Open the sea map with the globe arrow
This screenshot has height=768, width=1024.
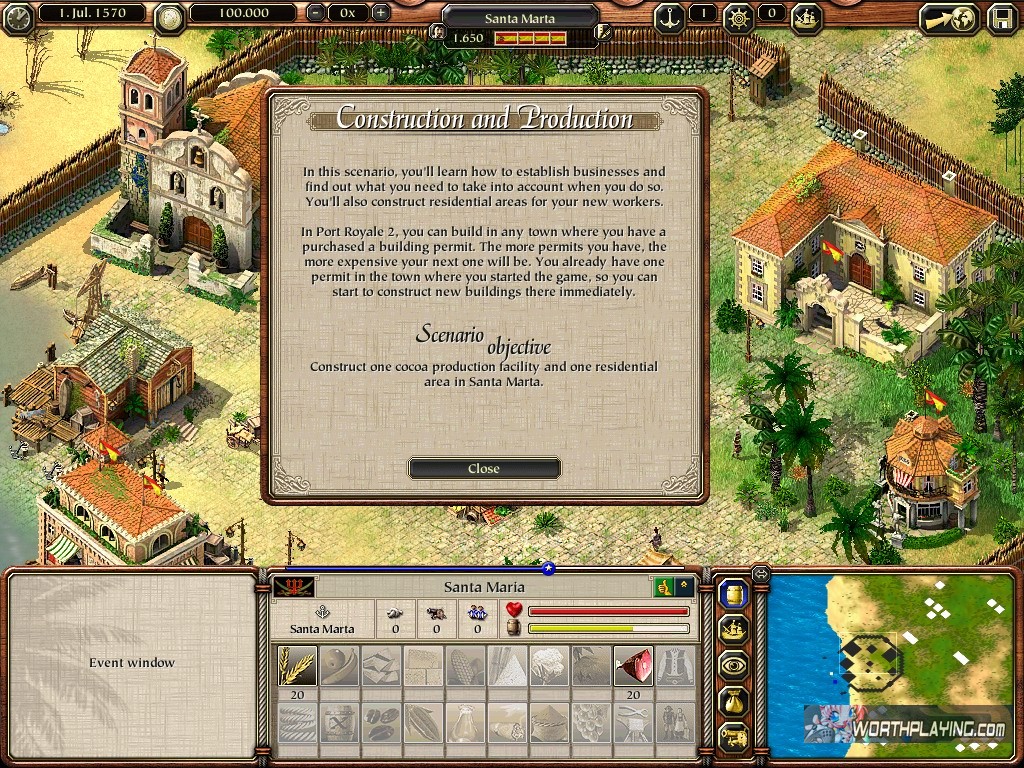pyautogui.click(x=948, y=18)
